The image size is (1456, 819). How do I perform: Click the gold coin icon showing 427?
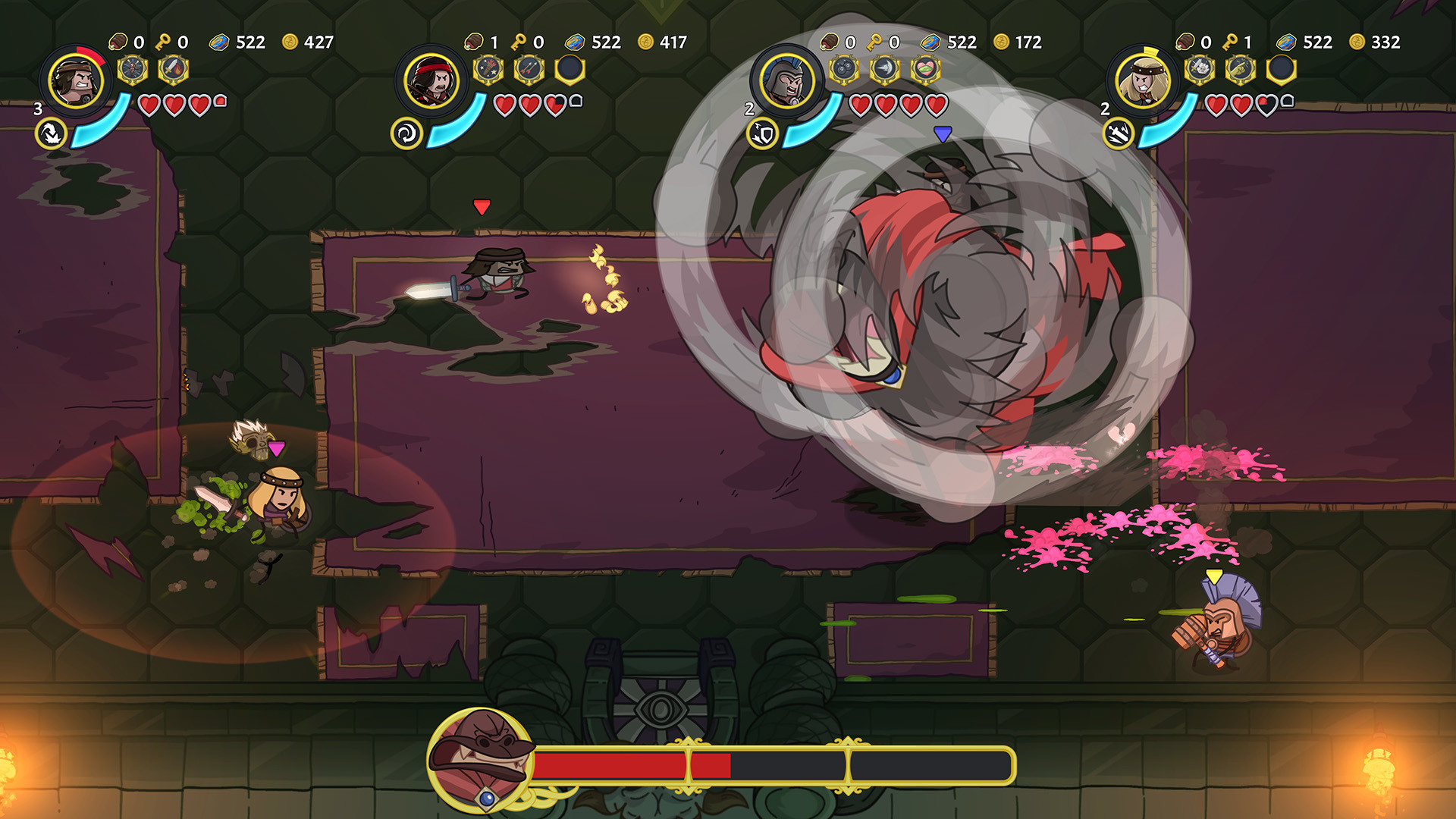[x=290, y=42]
